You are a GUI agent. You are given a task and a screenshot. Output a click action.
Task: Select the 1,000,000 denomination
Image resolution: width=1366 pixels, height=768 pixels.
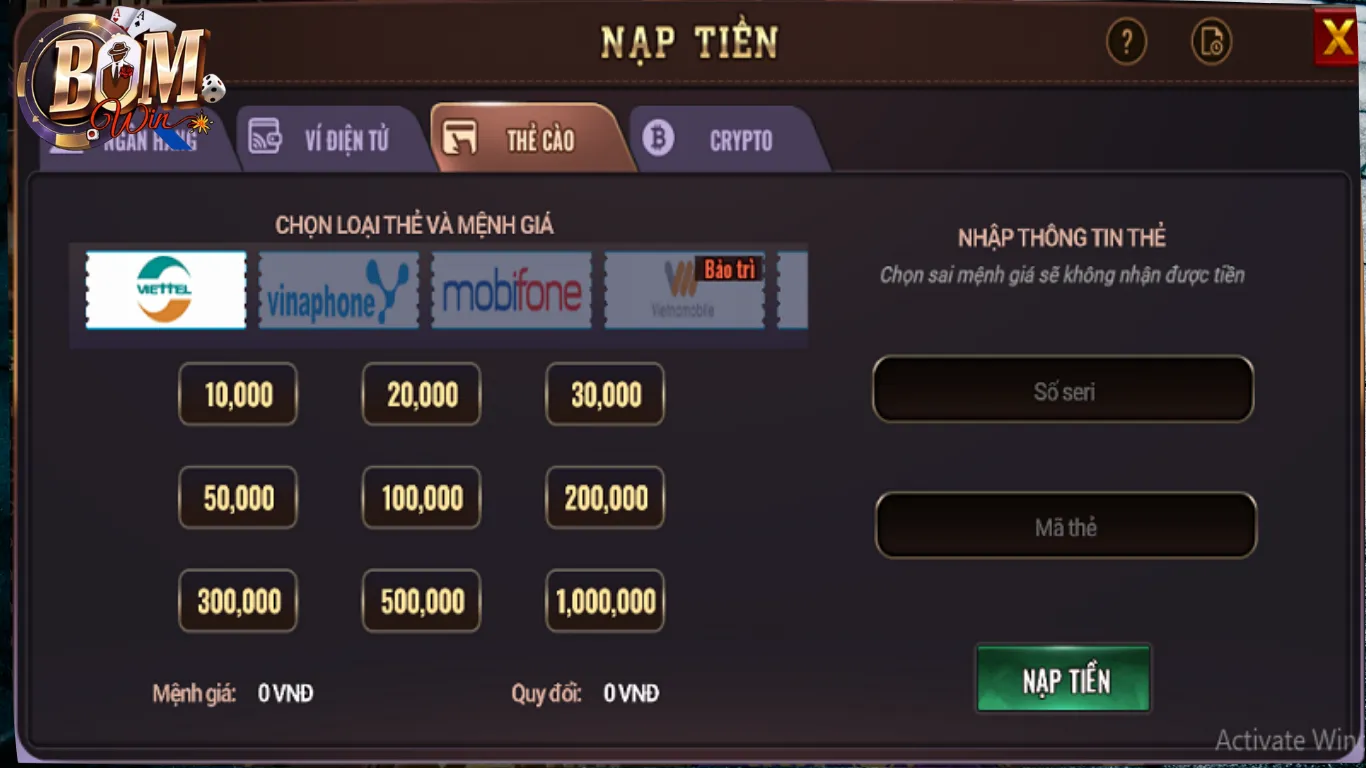(x=604, y=601)
